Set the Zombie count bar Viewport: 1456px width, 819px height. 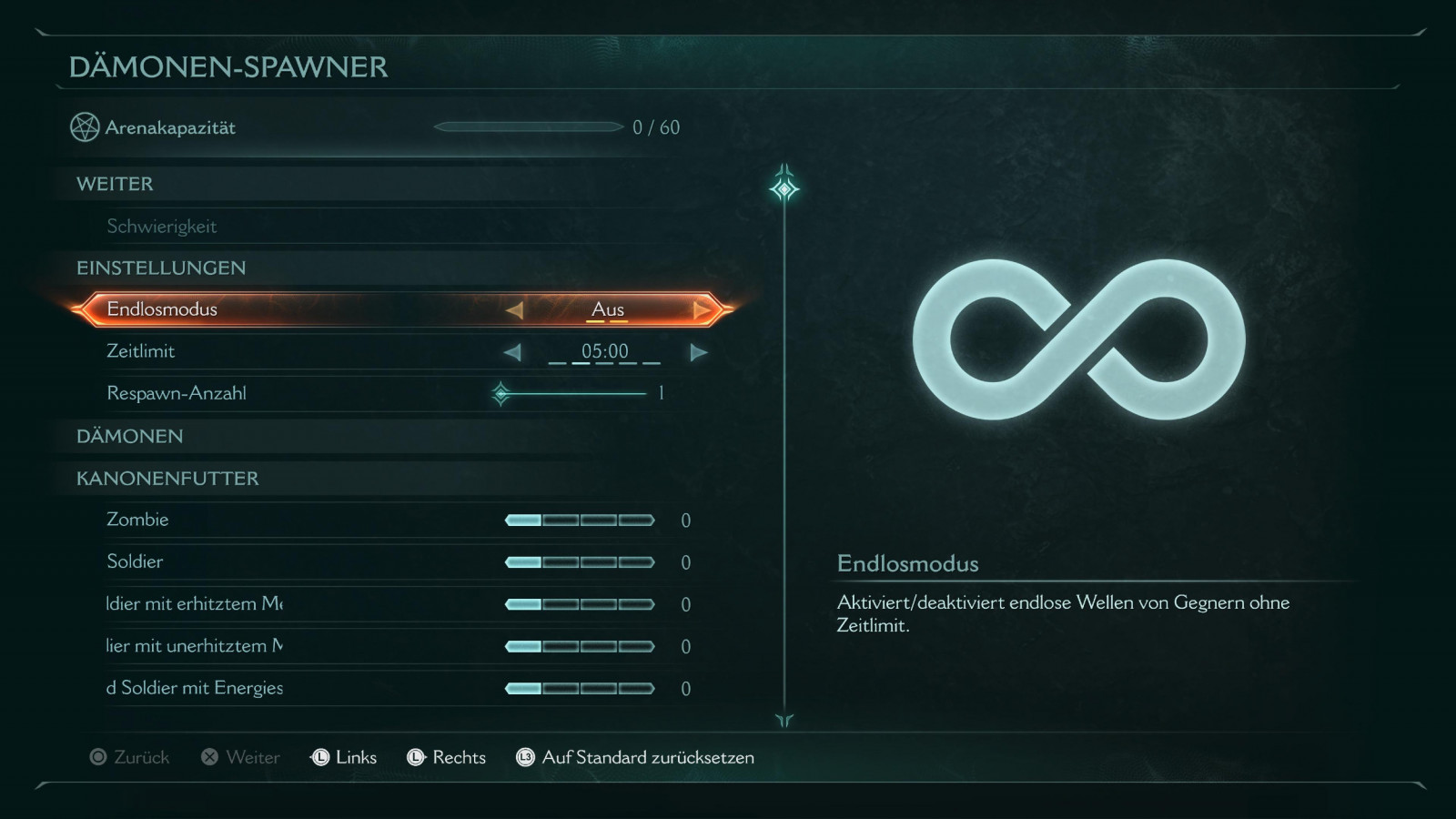click(x=580, y=521)
